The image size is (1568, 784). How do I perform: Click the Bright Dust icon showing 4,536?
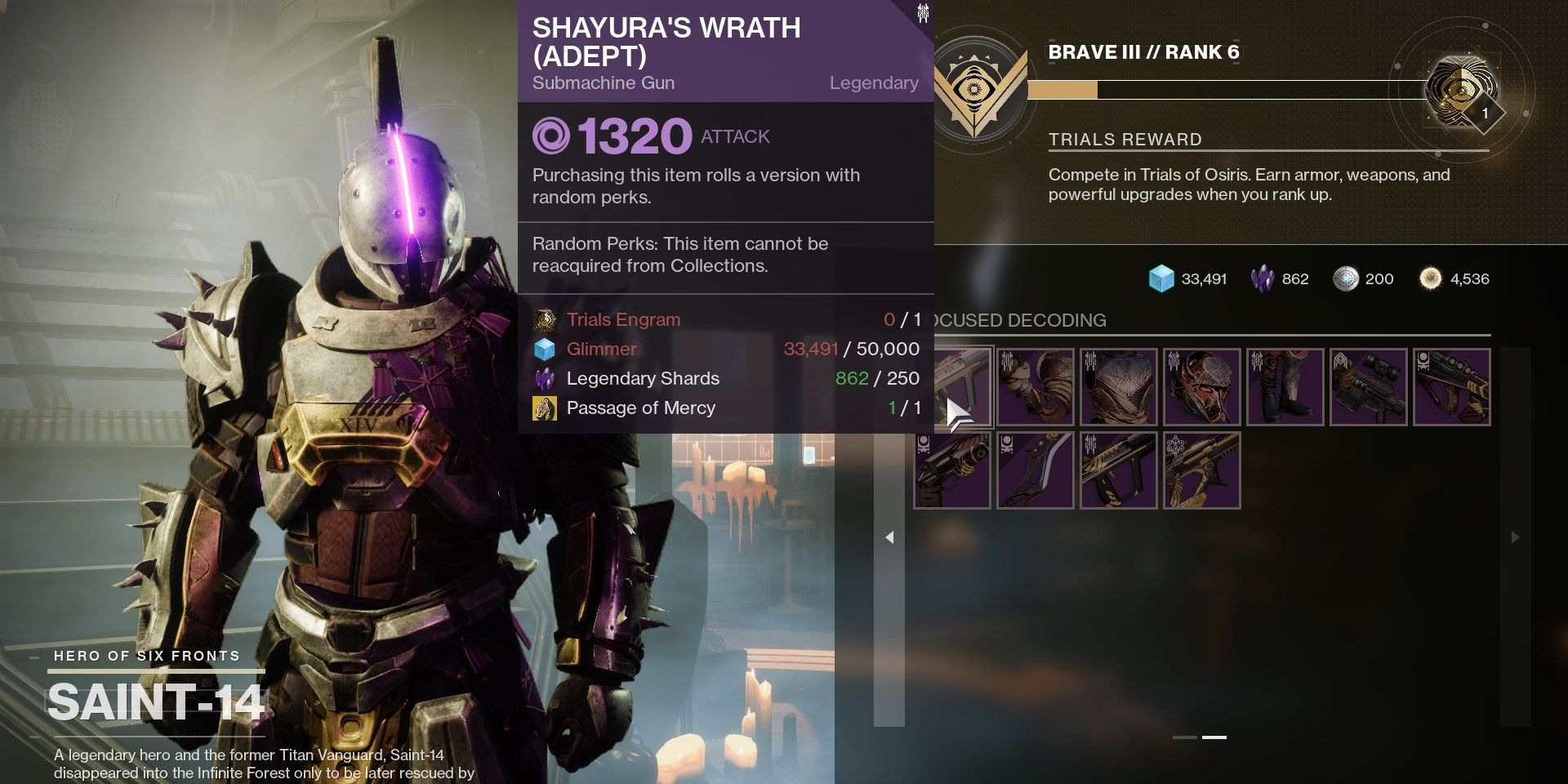(x=1429, y=278)
